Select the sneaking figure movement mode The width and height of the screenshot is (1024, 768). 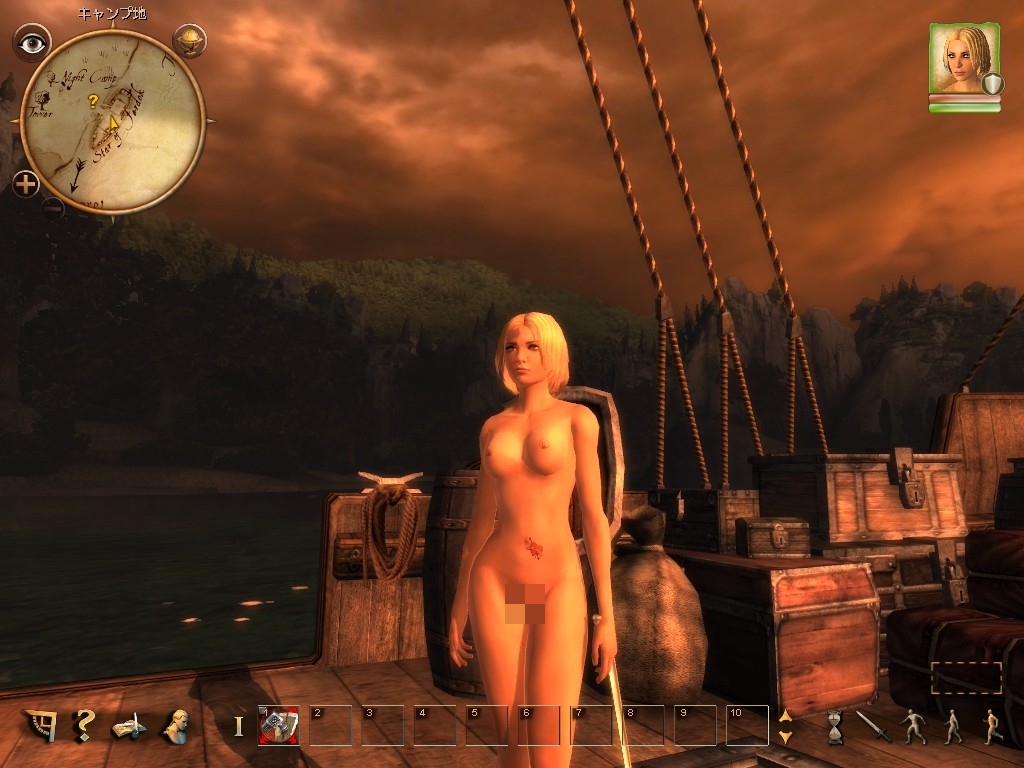pos(912,726)
